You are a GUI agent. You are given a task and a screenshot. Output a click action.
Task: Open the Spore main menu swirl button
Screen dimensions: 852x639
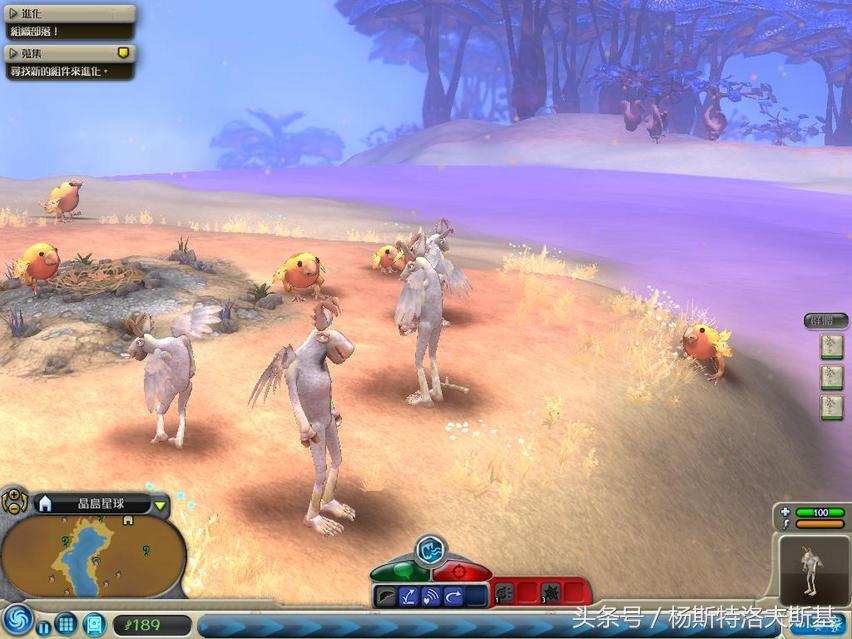pyautogui.click(x=17, y=620)
